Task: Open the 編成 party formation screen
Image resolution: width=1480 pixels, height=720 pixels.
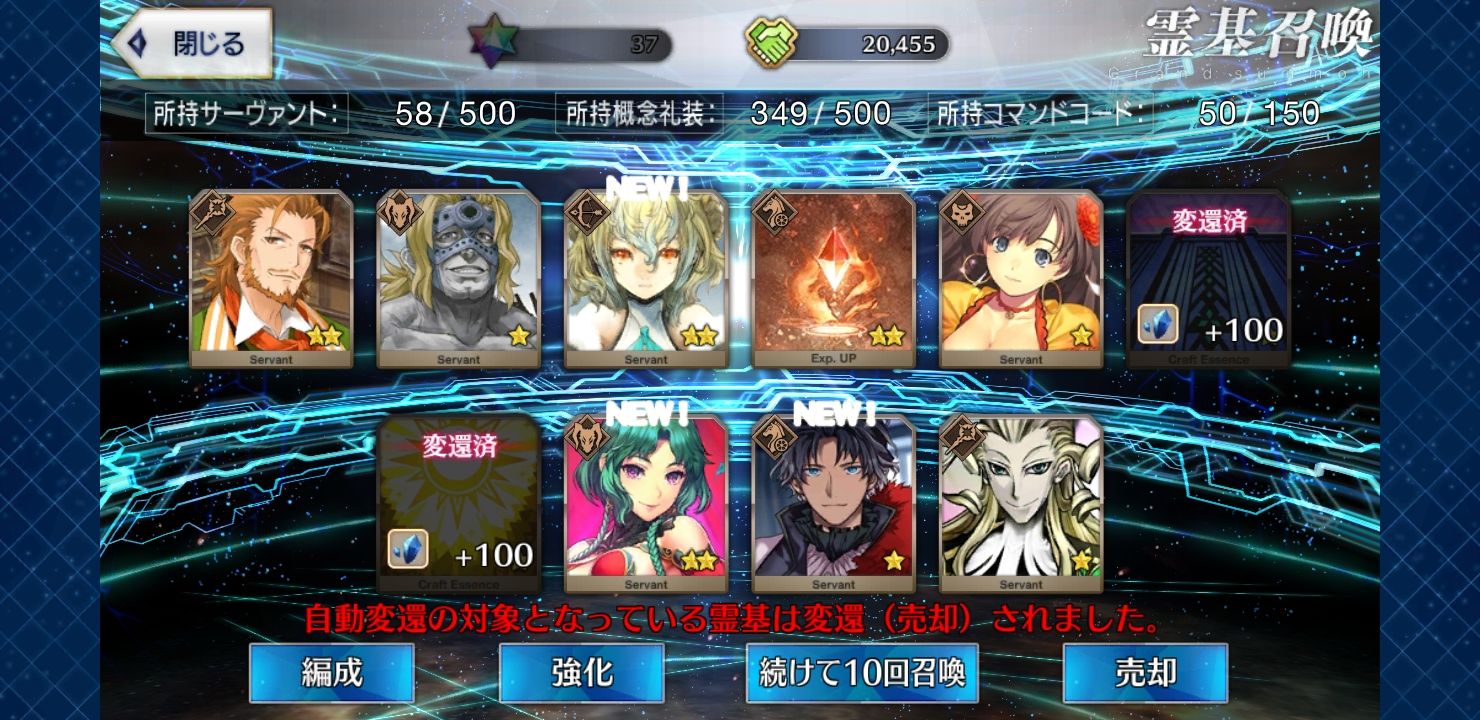Action: [331, 672]
